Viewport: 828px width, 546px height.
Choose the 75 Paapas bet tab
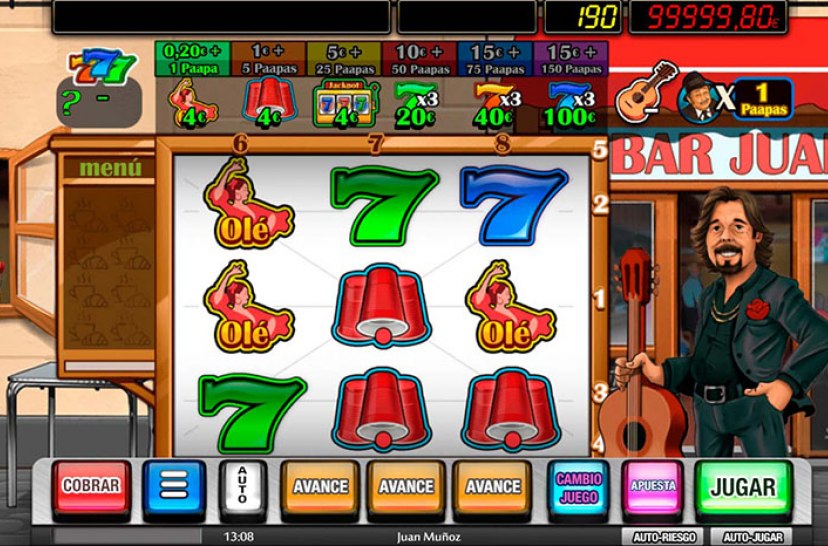495,59
